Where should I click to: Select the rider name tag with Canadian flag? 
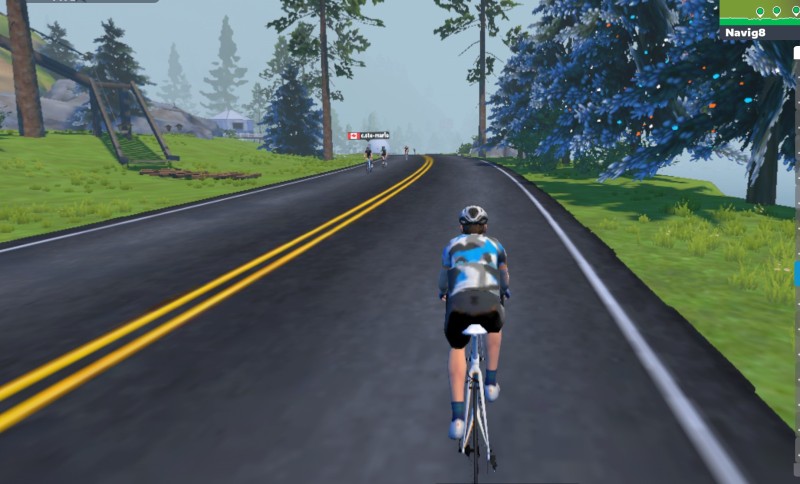point(368,135)
